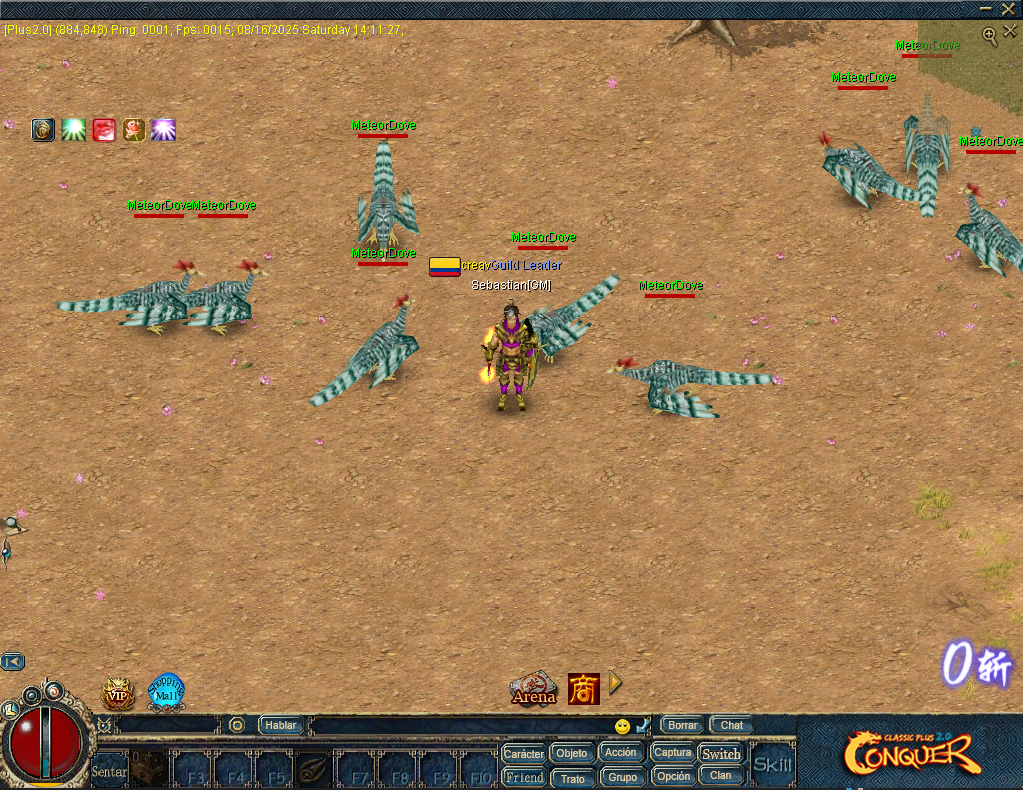Open the Skill panel
The height and width of the screenshot is (790, 1023).
[x=772, y=765]
